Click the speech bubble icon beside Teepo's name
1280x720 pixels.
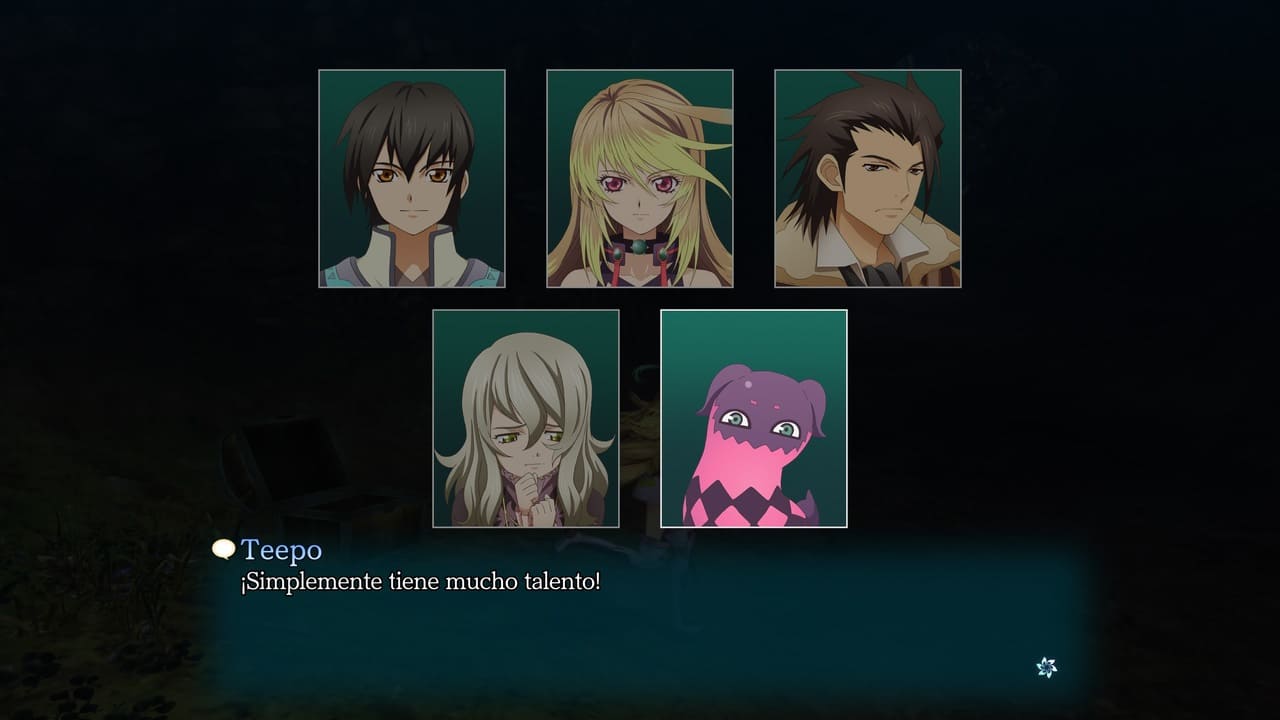coord(224,549)
